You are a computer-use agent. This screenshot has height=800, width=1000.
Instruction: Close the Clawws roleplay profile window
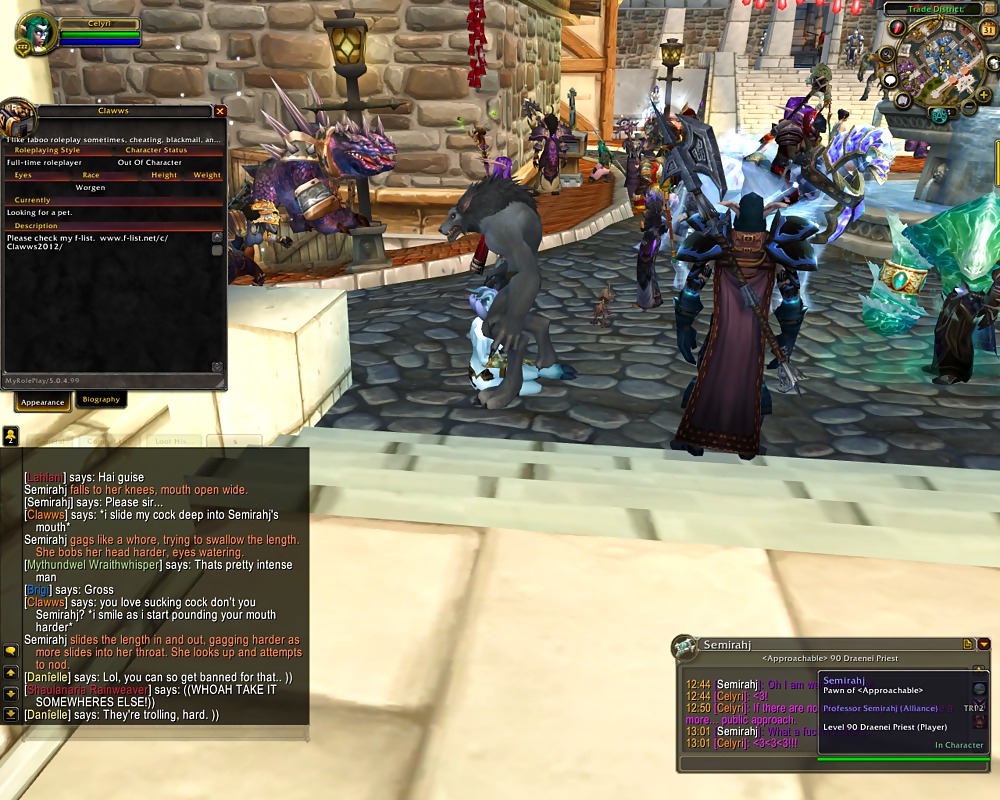220,112
